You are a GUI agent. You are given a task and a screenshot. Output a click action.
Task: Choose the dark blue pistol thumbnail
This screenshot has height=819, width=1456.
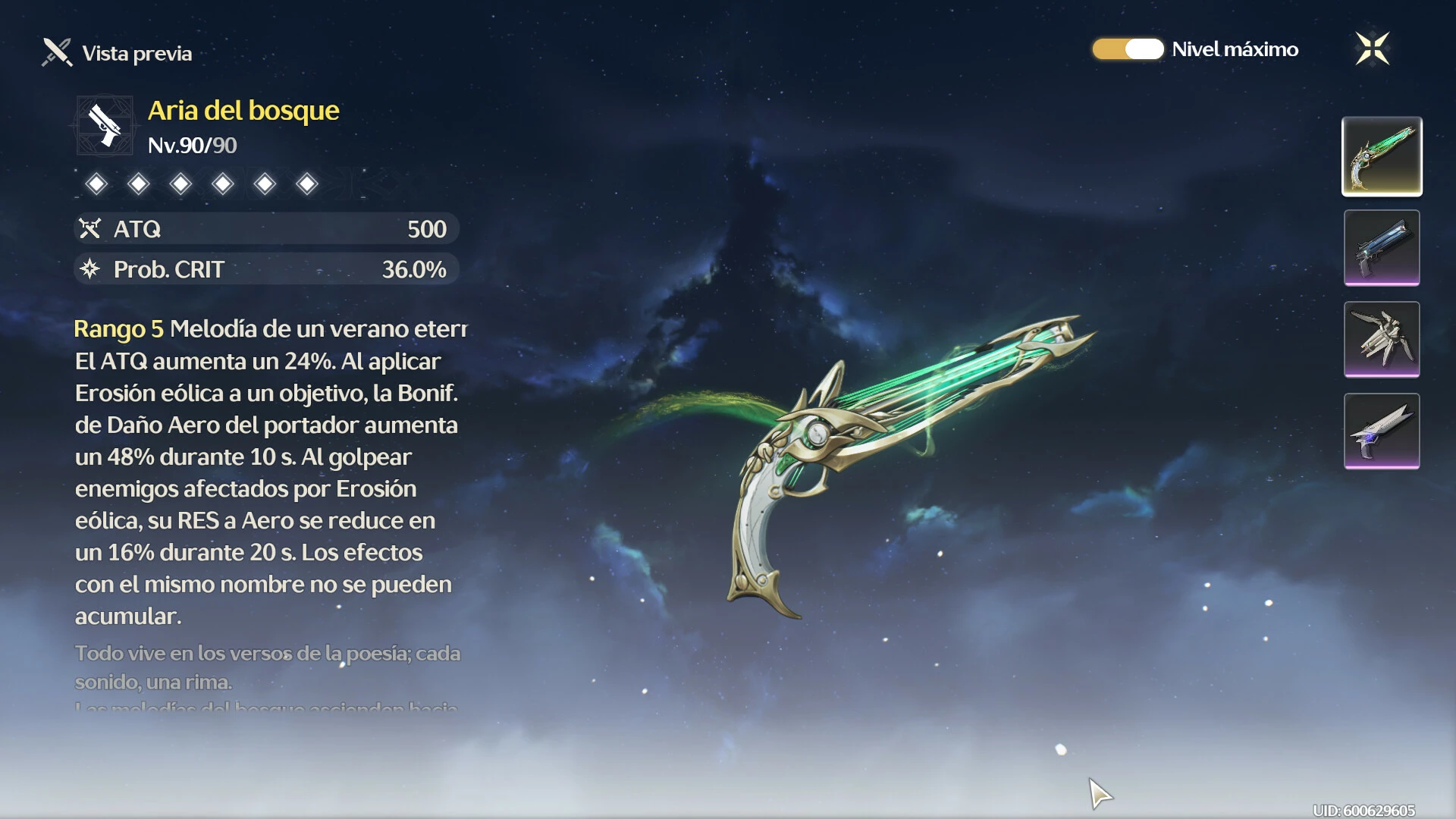(x=1382, y=248)
